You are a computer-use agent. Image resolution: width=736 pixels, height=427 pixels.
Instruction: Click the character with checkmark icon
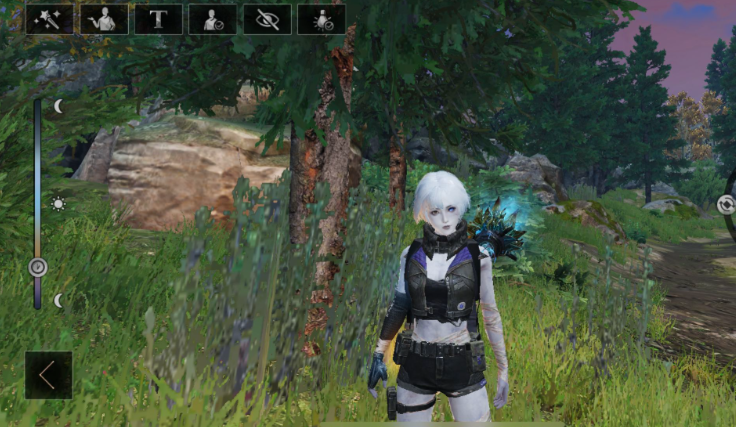click(x=213, y=19)
